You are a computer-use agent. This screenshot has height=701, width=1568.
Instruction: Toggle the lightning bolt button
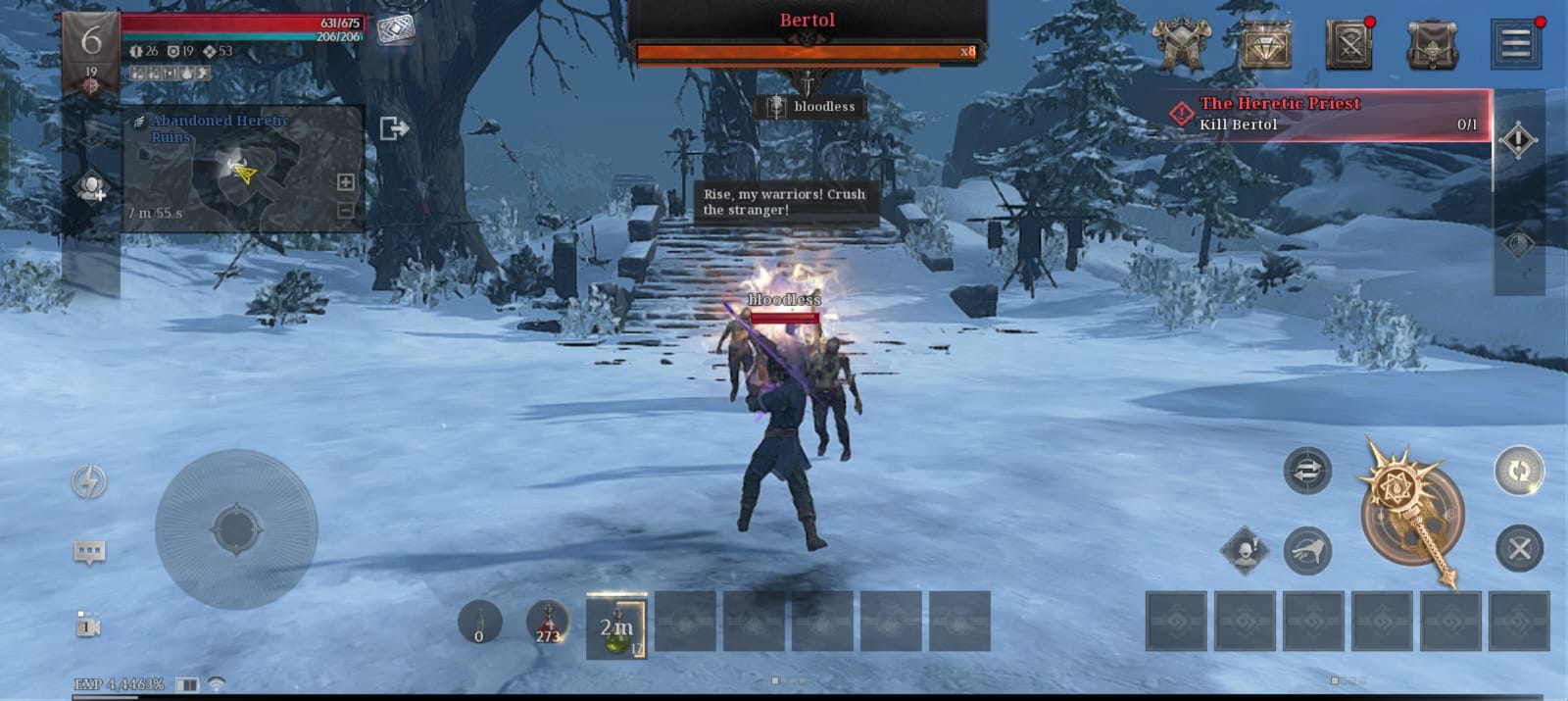(x=89, y=481)
